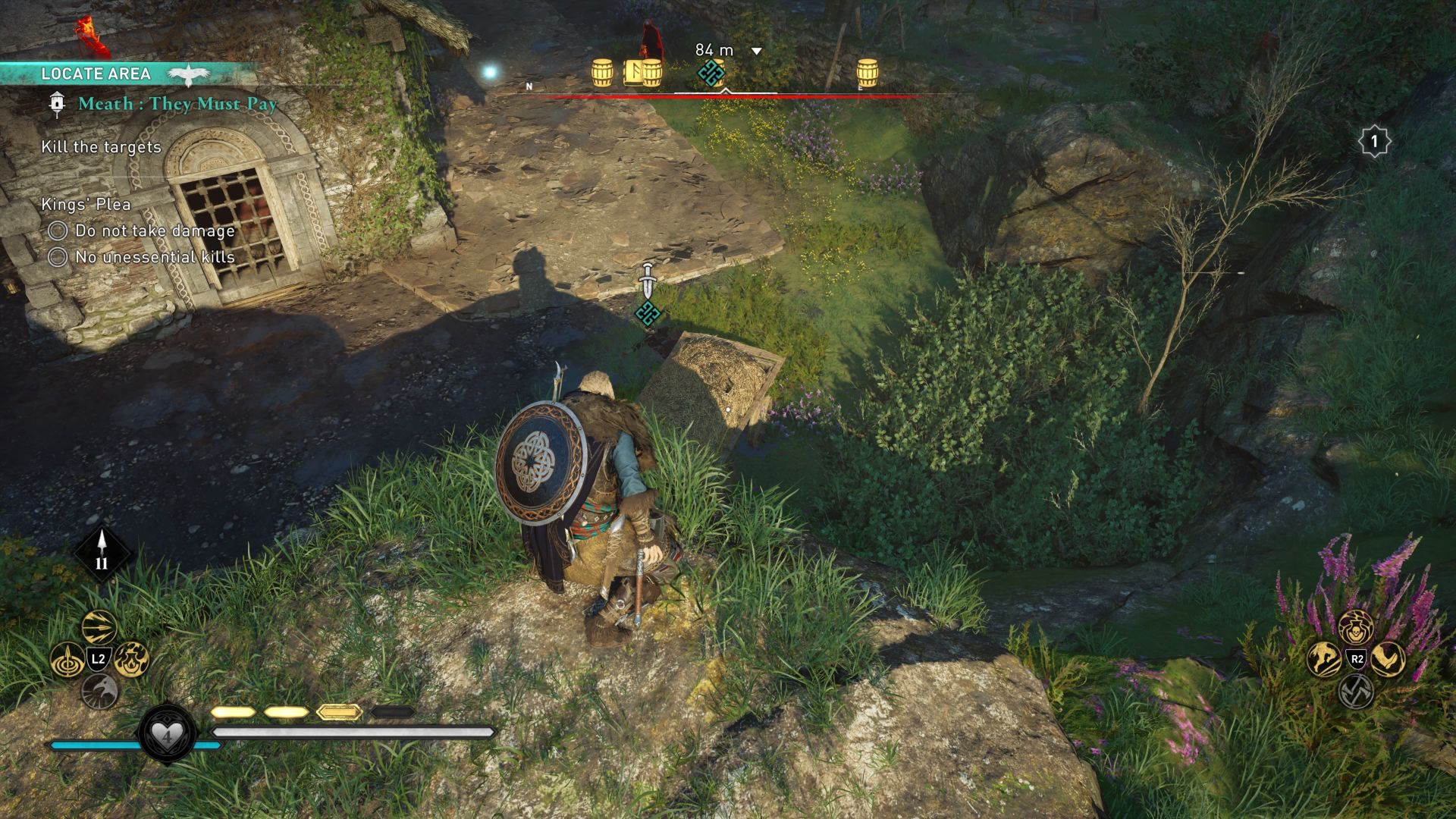Click the leftmost barrel icon on the compass

603,74
